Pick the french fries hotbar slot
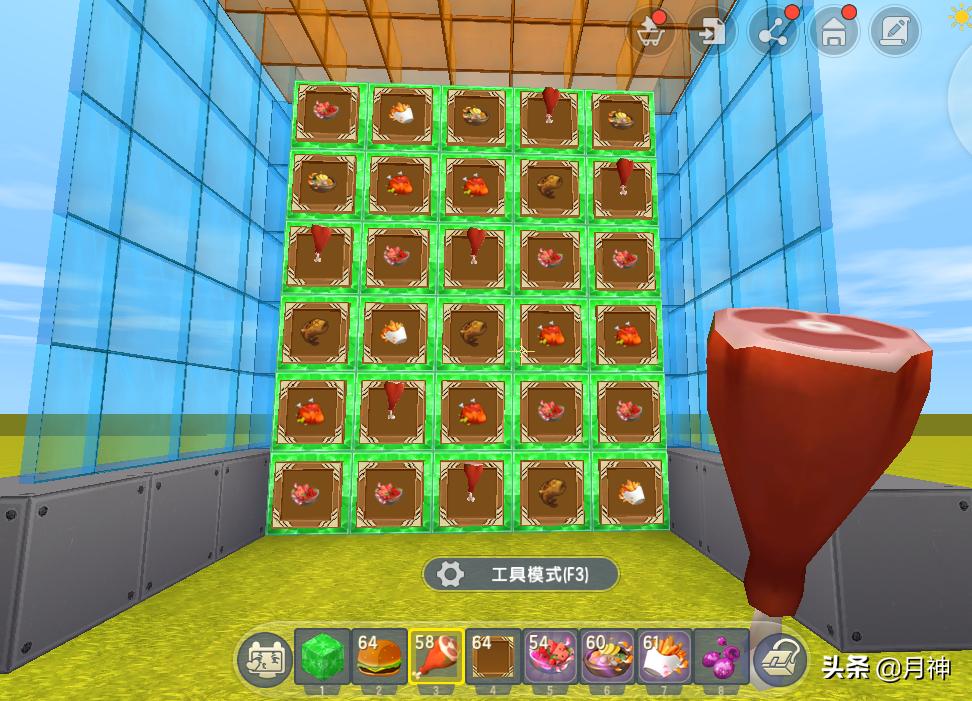The image size is (972, 701). (x=665, y=656)
